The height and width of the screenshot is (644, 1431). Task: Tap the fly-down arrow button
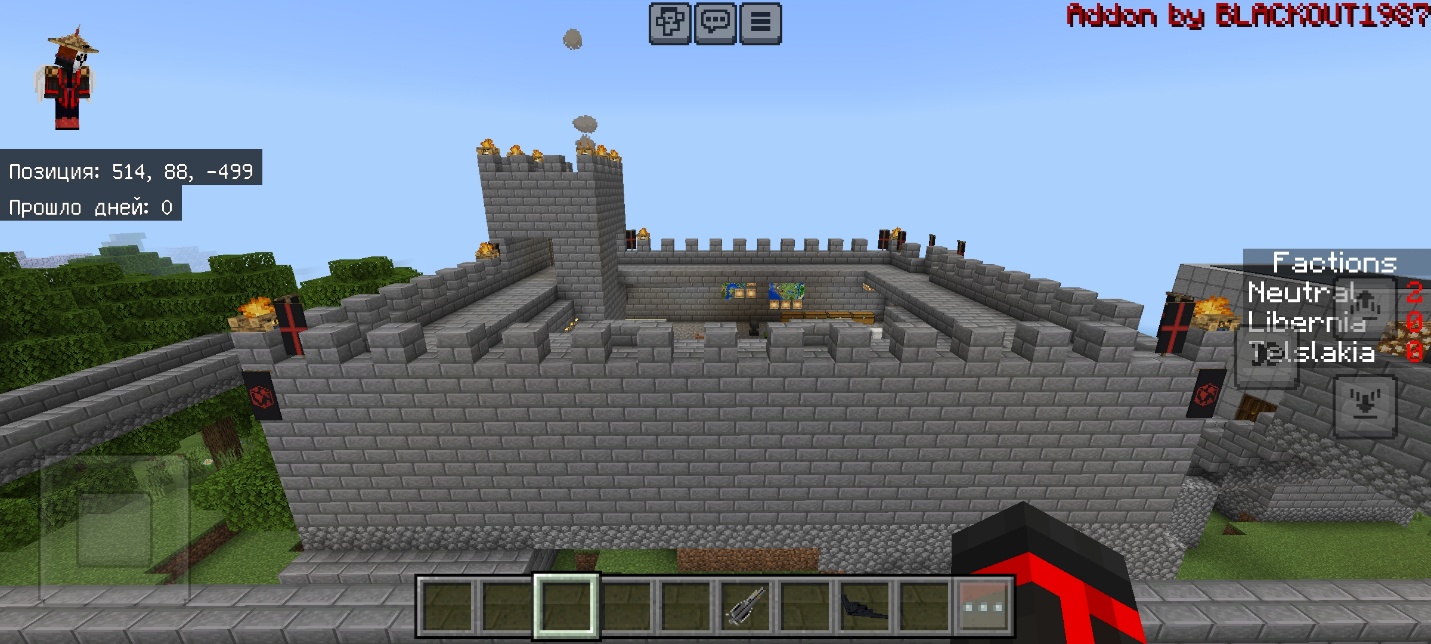point(1366,405)
